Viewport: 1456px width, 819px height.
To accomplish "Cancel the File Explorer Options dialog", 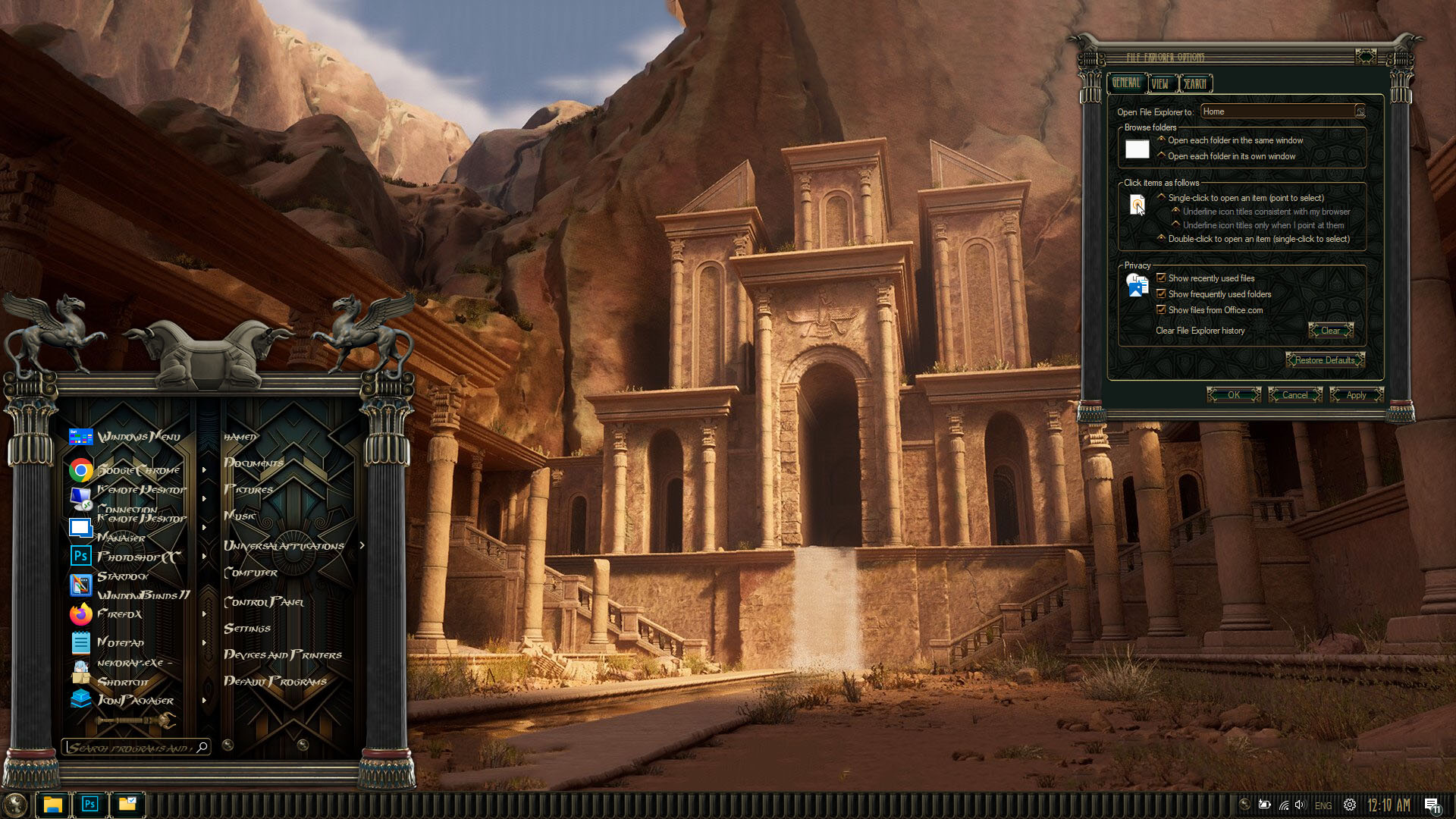I will (1294, 395).
